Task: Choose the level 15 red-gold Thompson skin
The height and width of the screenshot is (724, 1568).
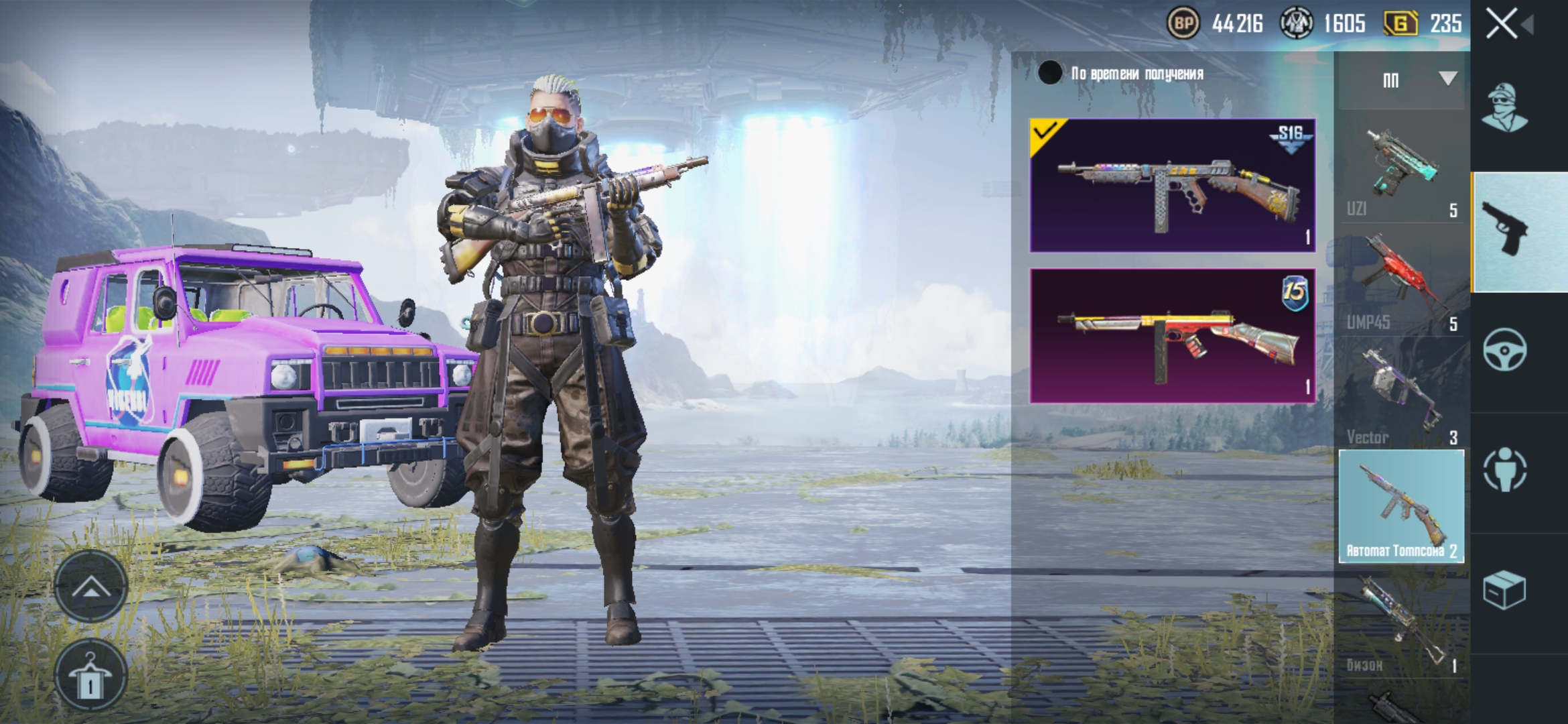Action: 1172,336
